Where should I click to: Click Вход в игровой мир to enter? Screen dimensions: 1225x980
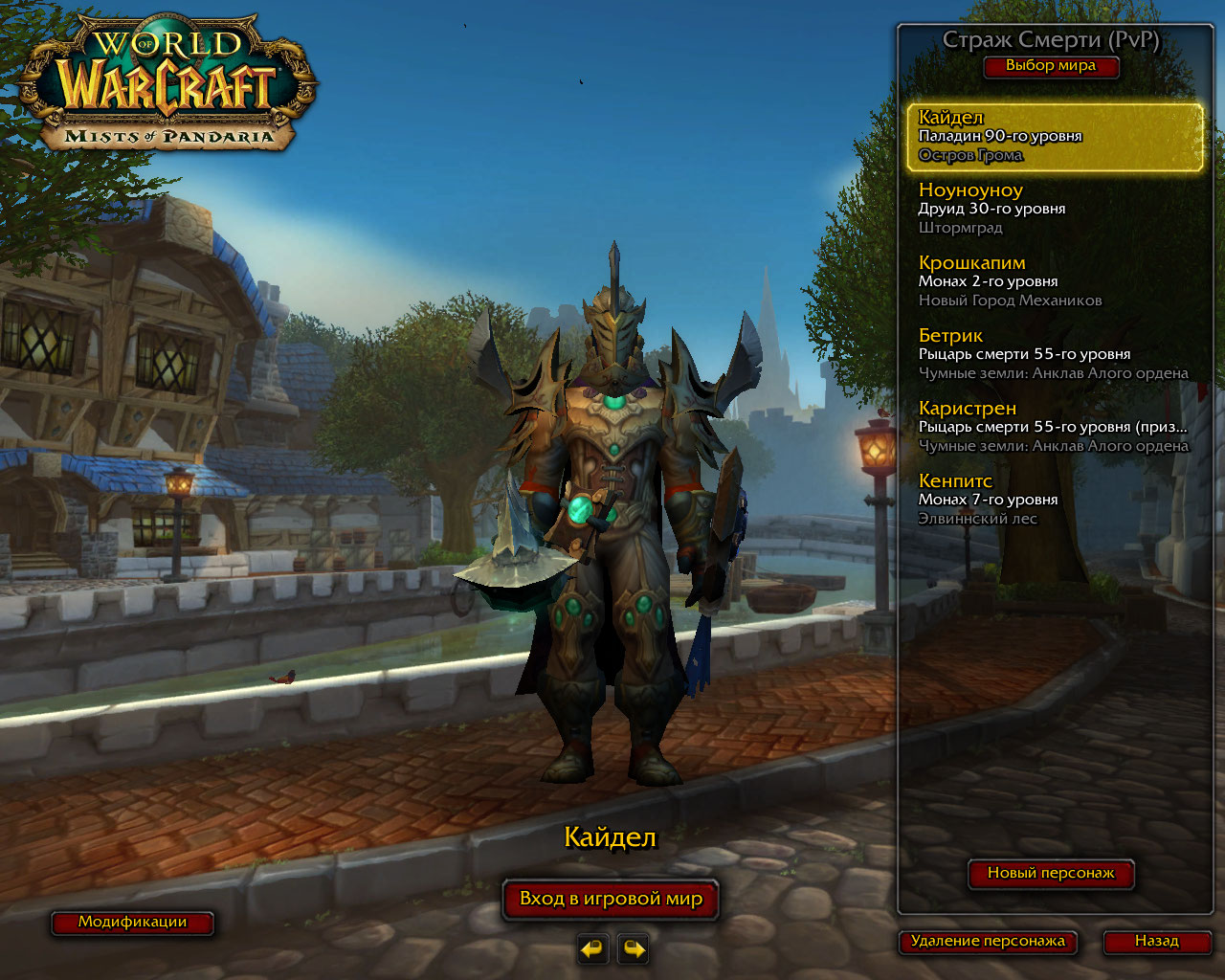click(611, 899)
